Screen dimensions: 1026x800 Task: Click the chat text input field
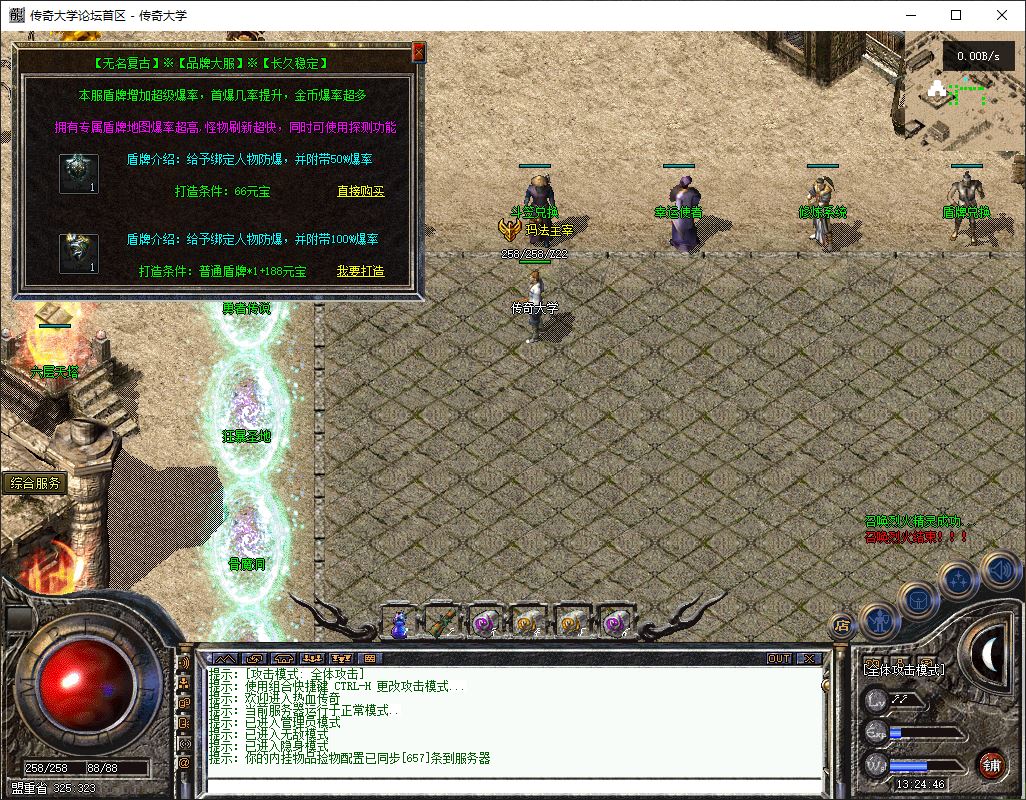pos(510,786)
